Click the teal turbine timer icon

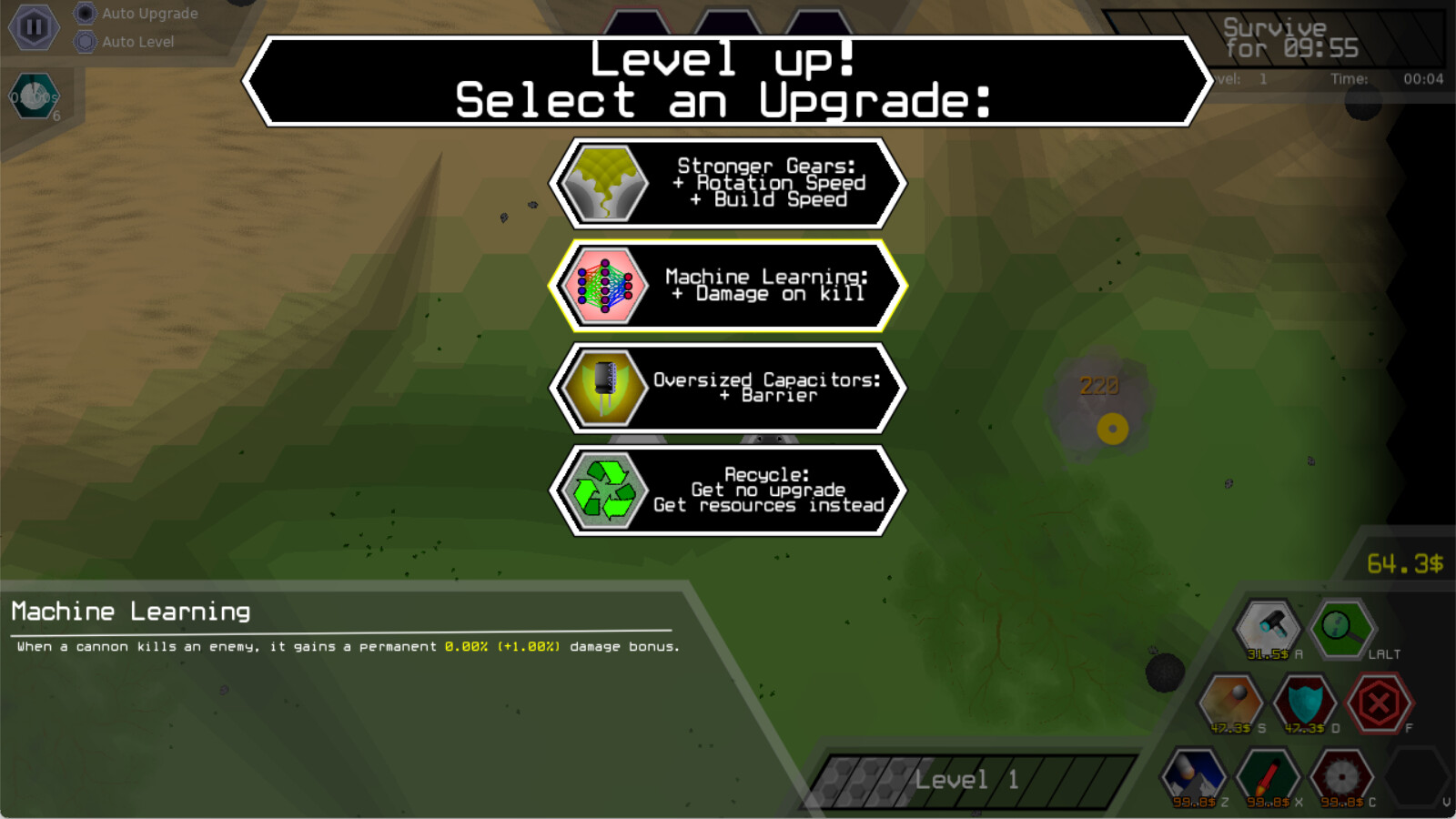(33, 97)
